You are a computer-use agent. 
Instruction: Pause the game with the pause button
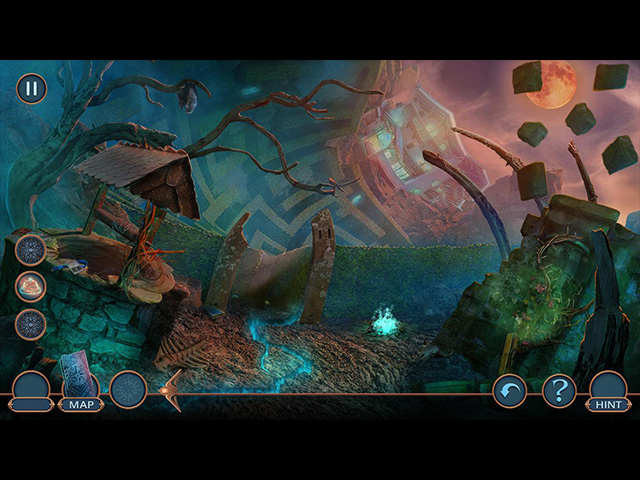(31, 88)
